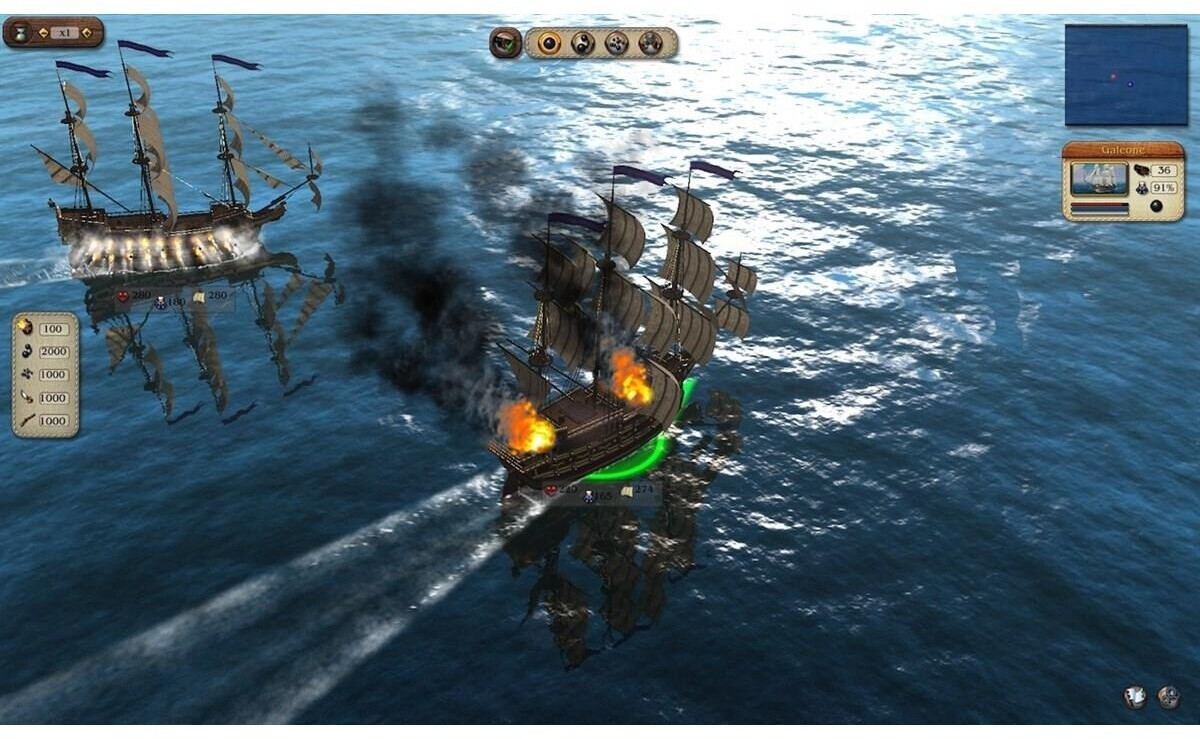Click the right icon of bottom-right pair
The height and width of the screenshot is (739, 1200).
1168,697
